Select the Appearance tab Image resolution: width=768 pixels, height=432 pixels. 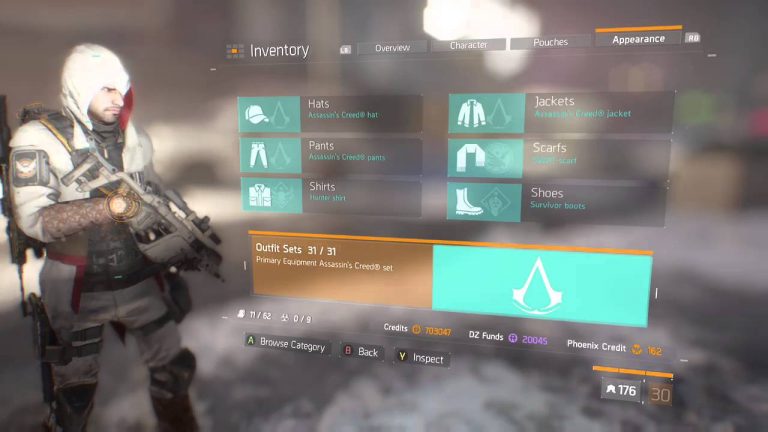click(638, 39)
